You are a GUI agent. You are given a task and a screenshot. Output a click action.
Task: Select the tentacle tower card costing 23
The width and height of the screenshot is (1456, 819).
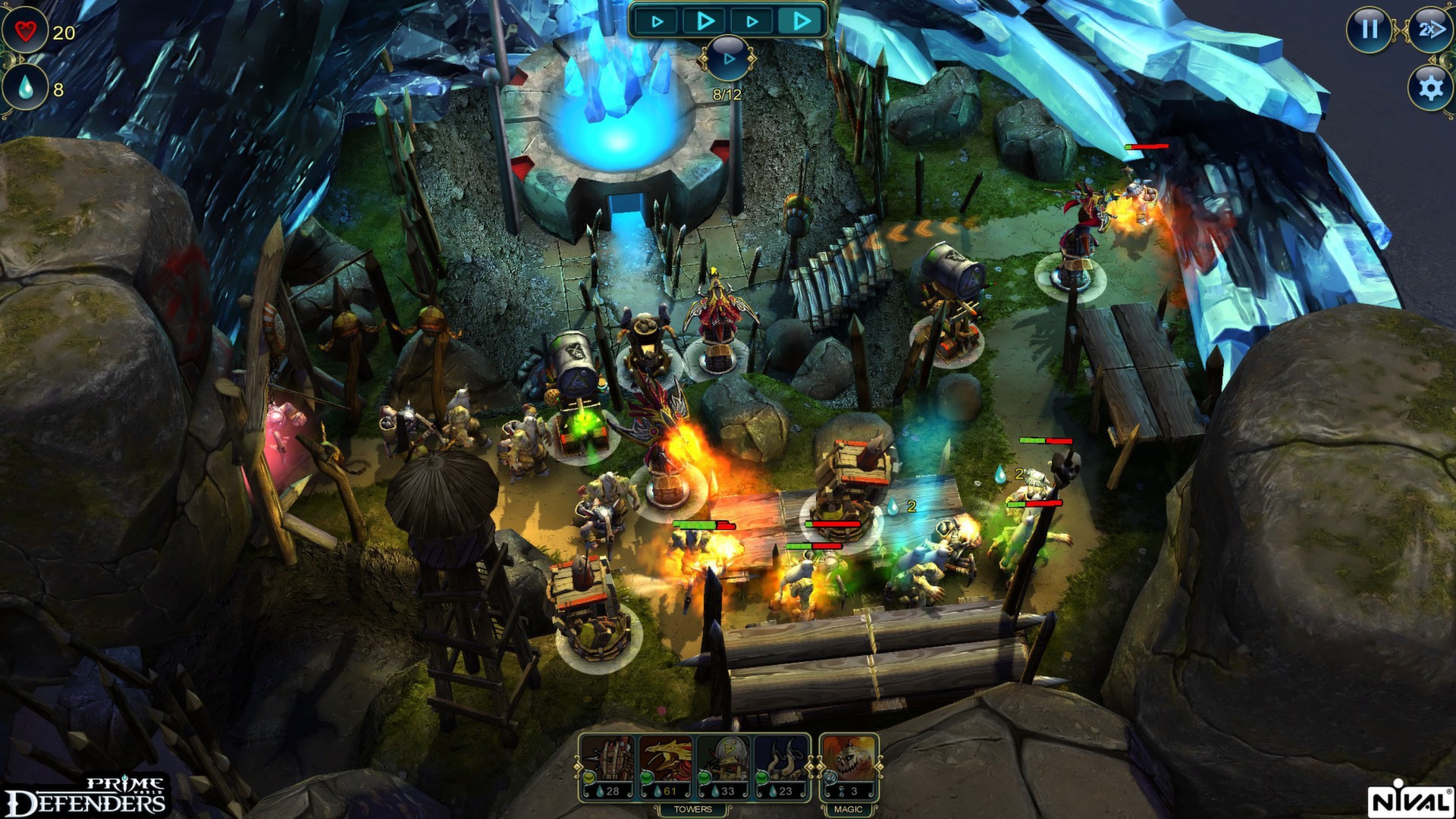point(782,761)
